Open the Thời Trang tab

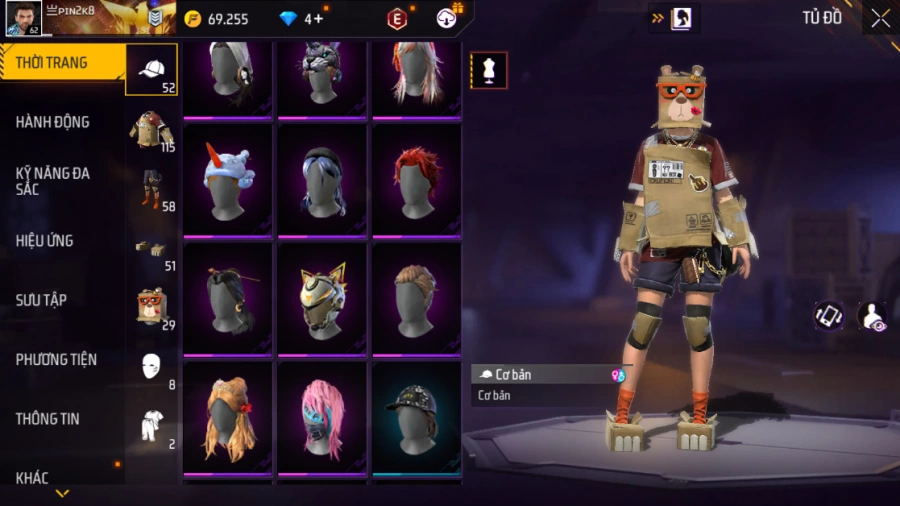[x=52, y=63]
